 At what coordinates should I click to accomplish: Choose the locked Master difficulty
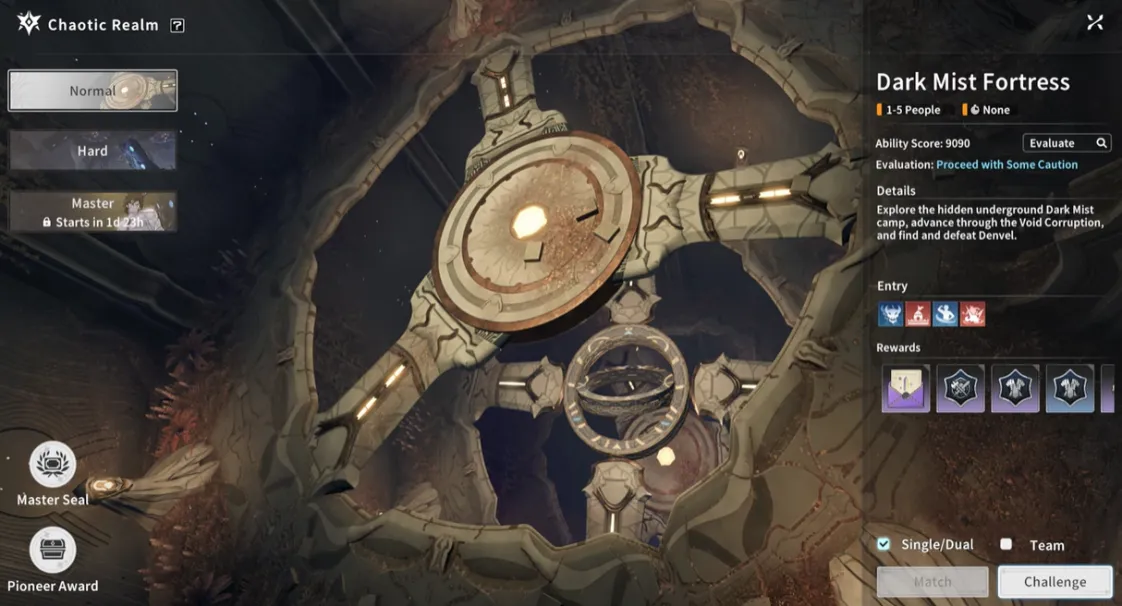point(93,212)
